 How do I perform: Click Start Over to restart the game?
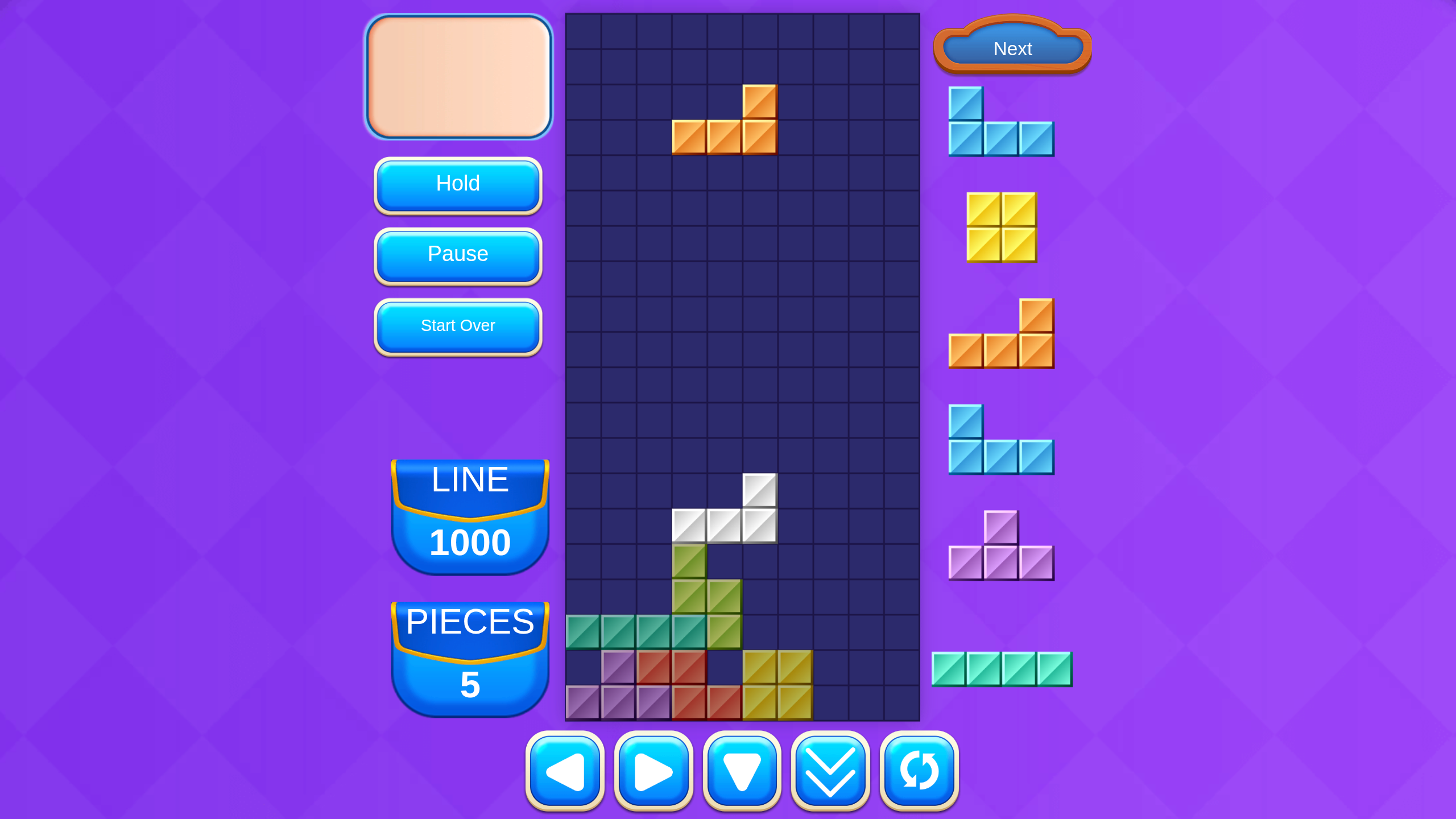point(458,326)
